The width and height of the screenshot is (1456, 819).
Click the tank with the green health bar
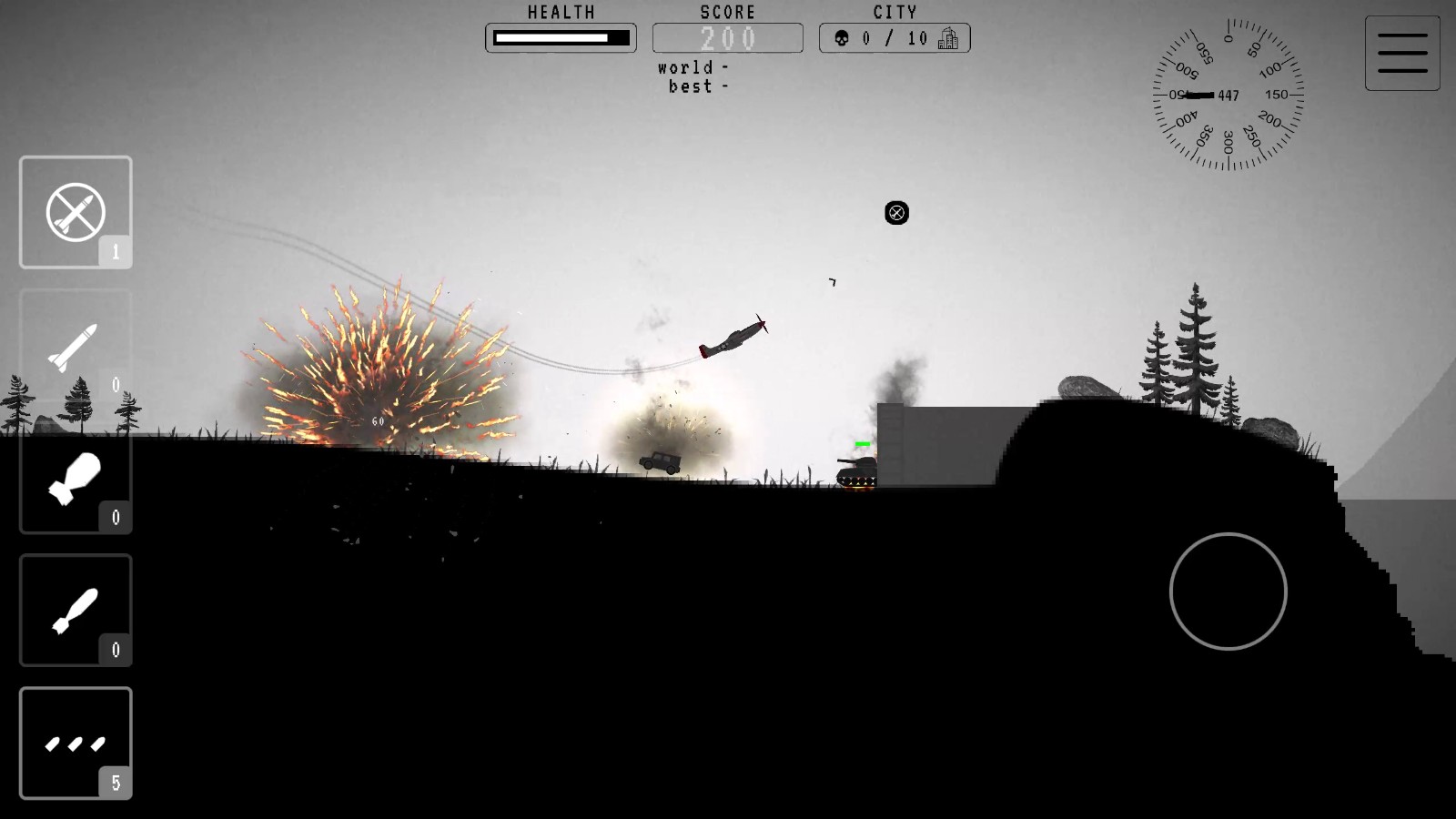(x=856, y=469)
